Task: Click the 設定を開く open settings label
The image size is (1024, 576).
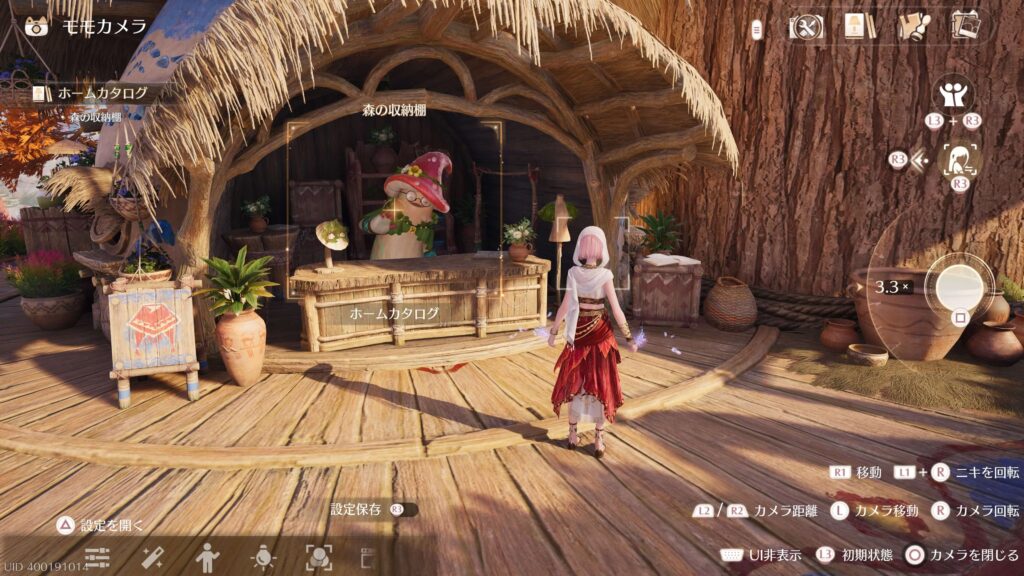Action: click(101, 525)
